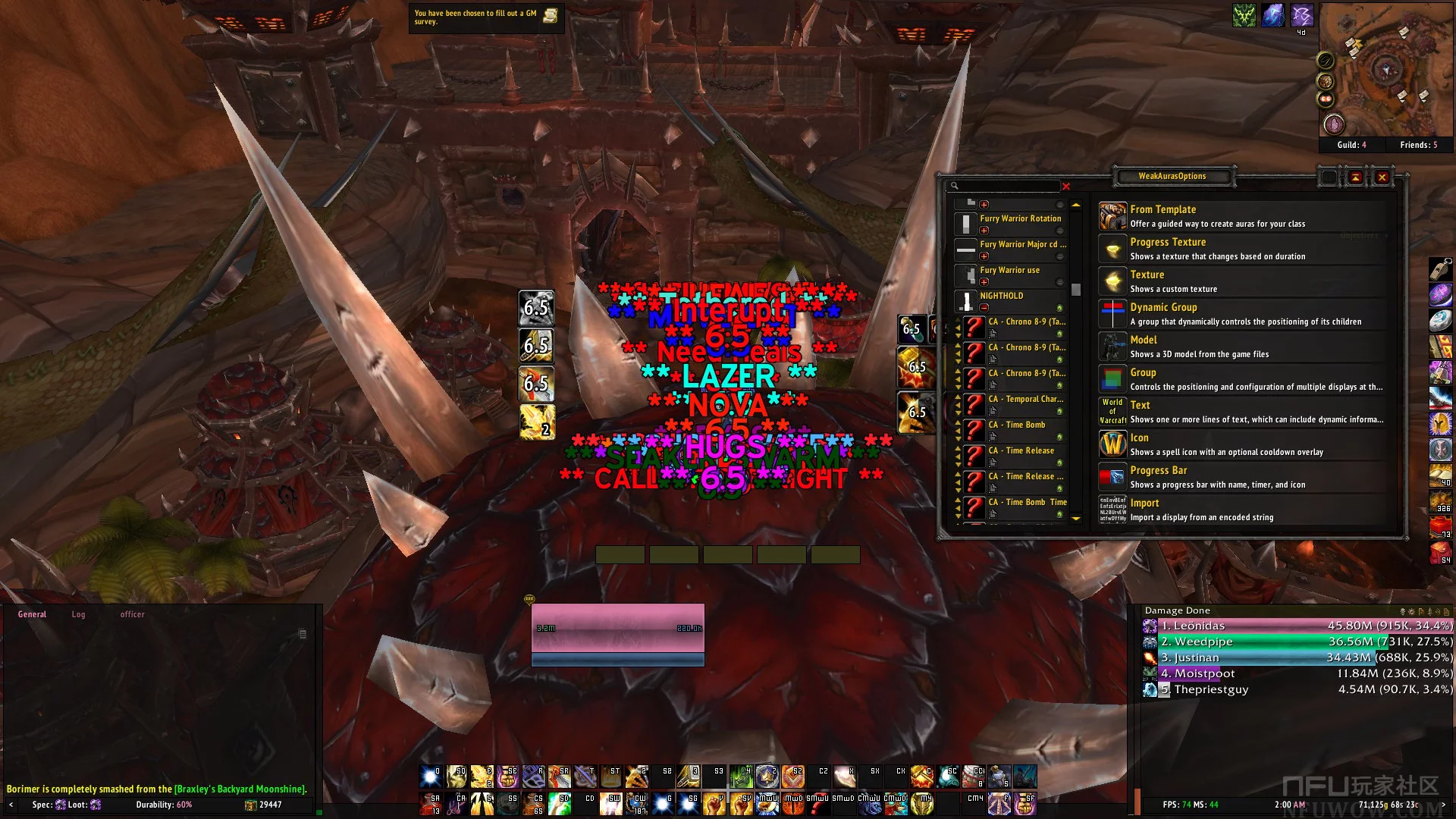Viewport: 1456px width, 819px height.
Task: Open the GM survey notification
Action: (x=485, y=17)
